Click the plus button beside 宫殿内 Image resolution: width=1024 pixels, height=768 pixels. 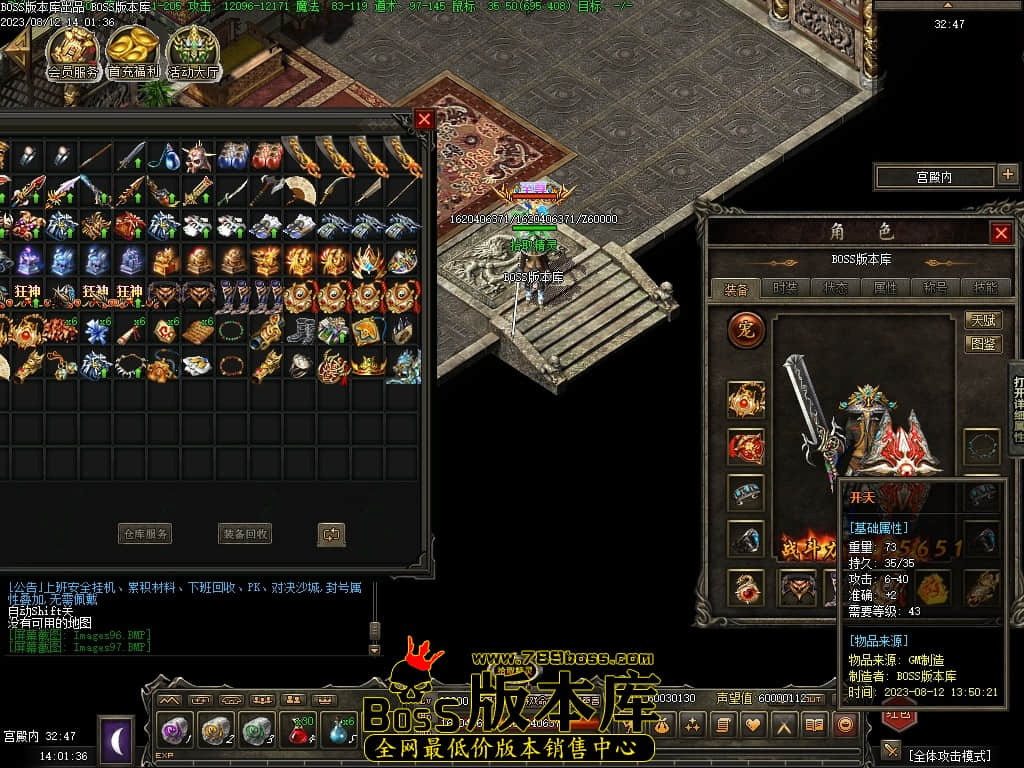coord(1007,176)
